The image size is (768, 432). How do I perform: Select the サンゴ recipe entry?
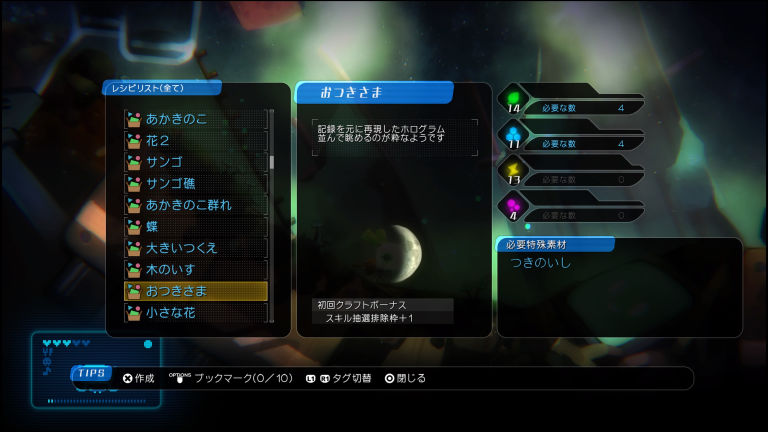point(195,162)
